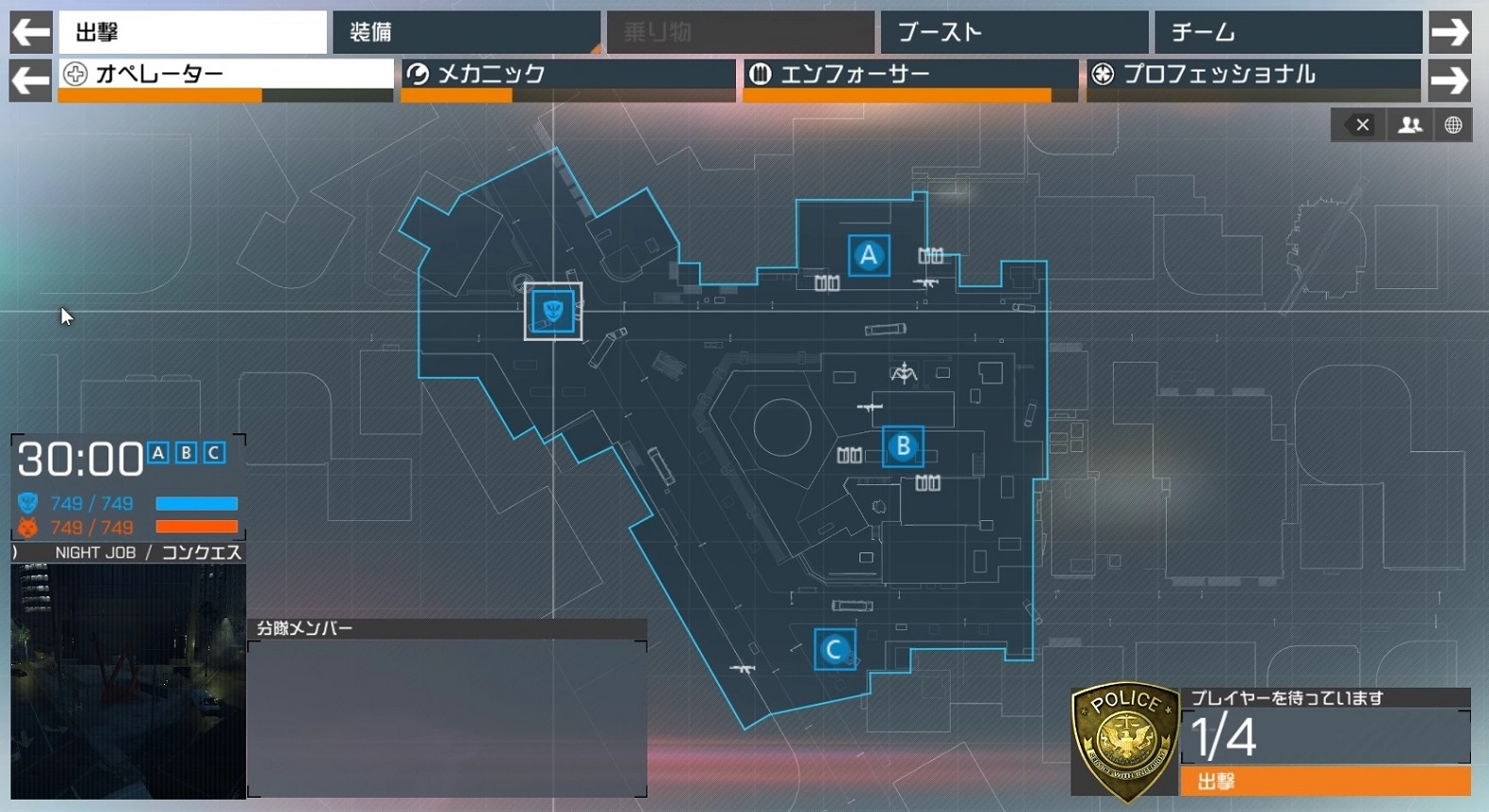Open the 装備 tab
Image resolution: width=1489 pixels, height=812 pixels.
coord(466,32)
